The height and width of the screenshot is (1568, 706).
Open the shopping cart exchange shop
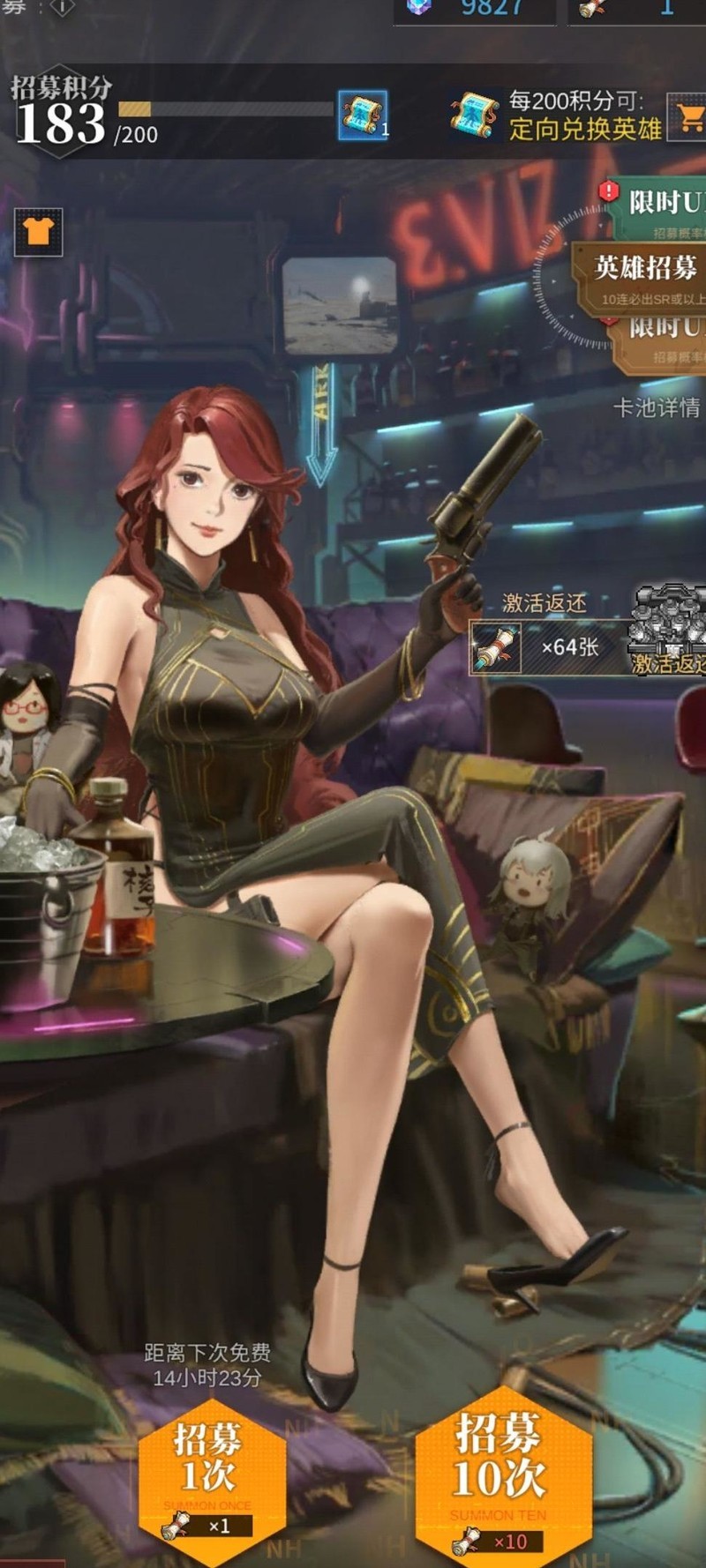[688, 116]
